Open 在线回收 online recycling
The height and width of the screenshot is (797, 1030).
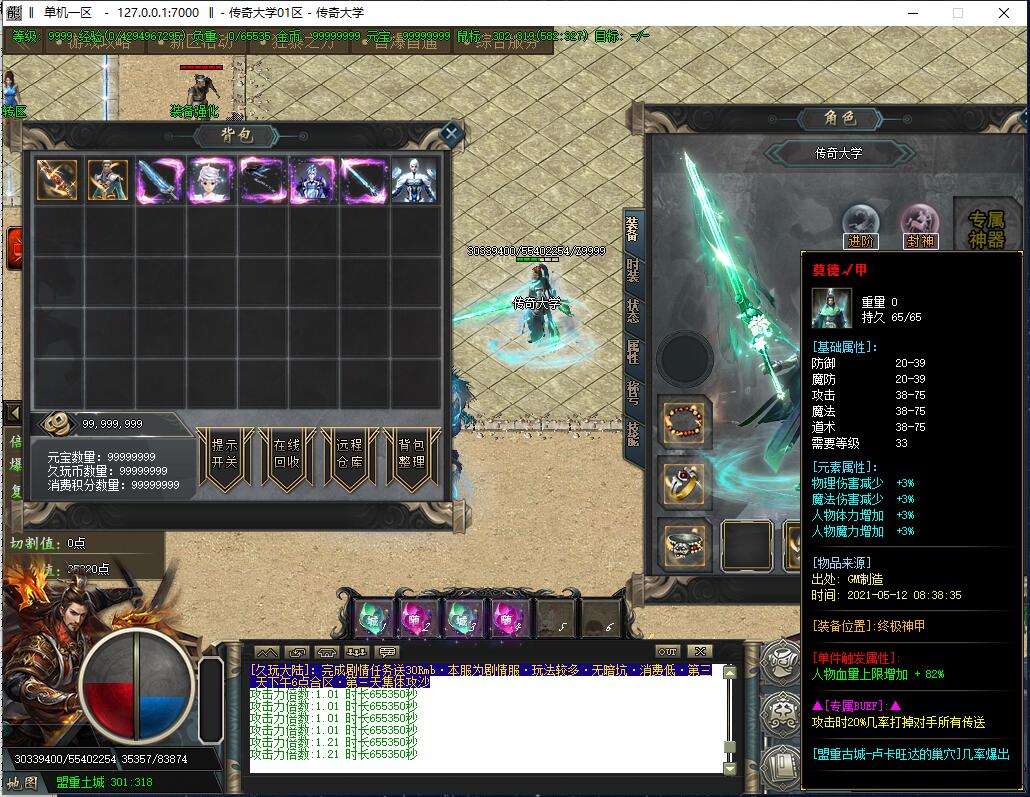point(286,455)
